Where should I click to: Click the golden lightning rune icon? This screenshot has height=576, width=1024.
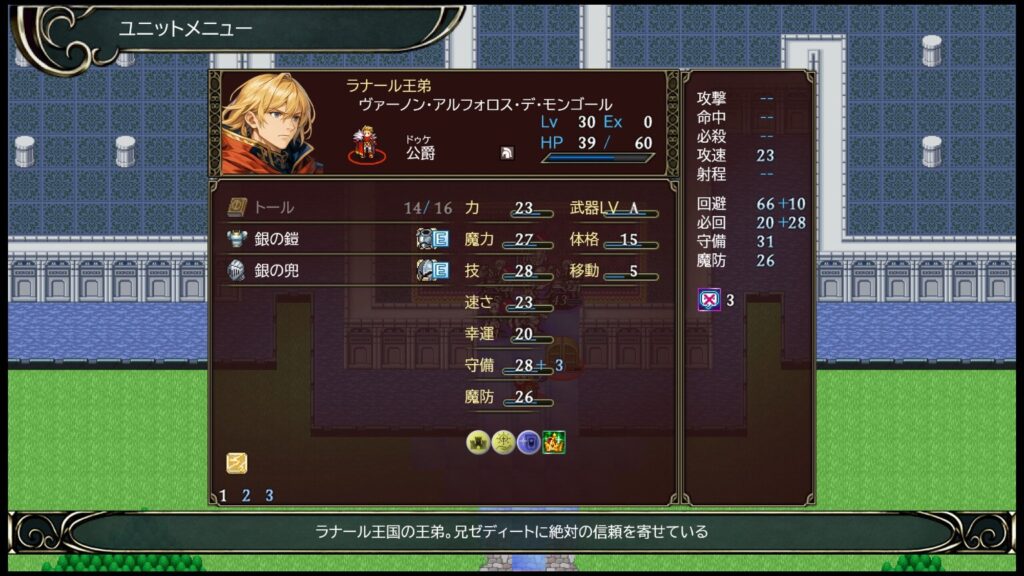237,463
